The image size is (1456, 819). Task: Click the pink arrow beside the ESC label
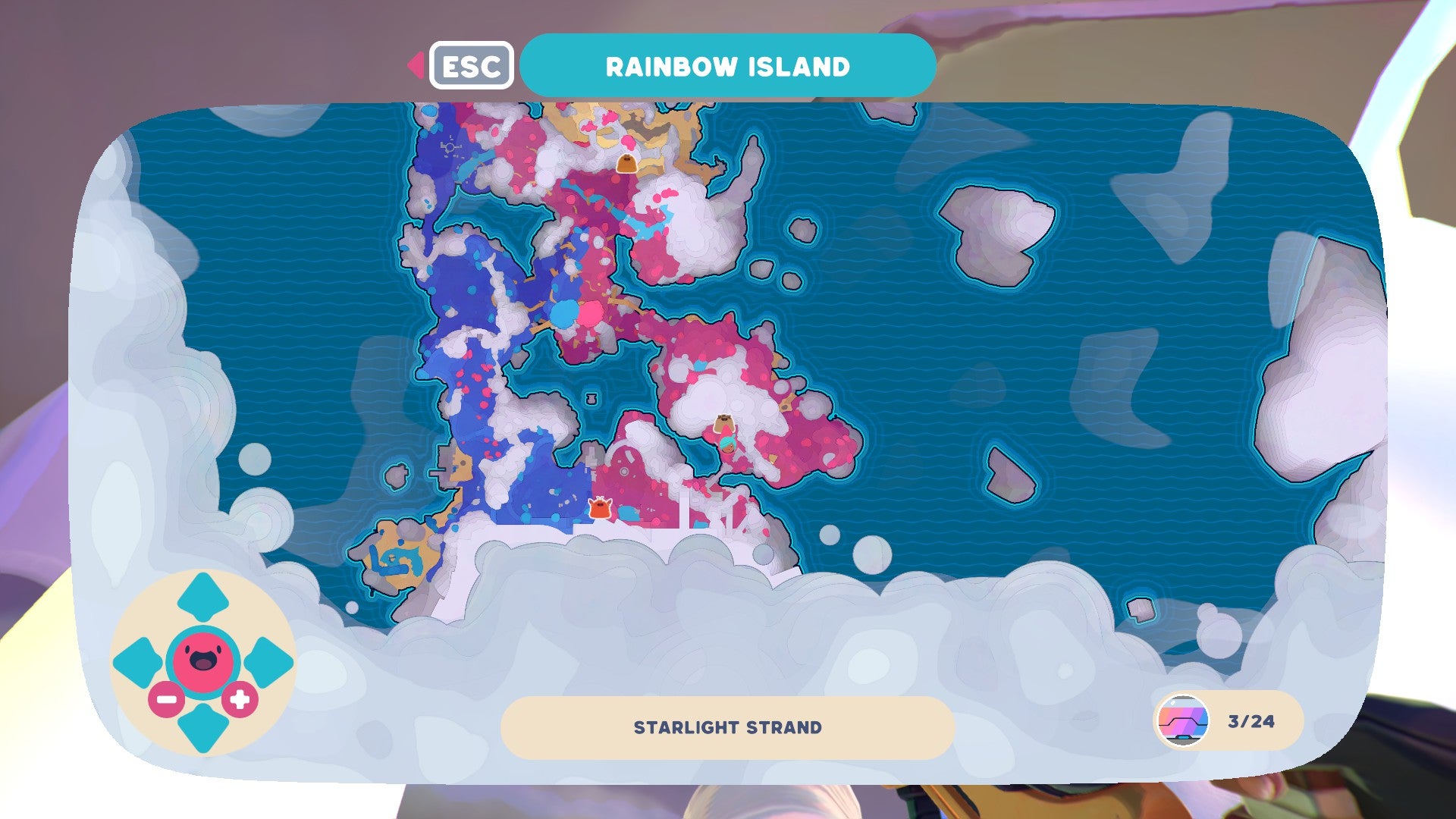[x=416, y=66]
